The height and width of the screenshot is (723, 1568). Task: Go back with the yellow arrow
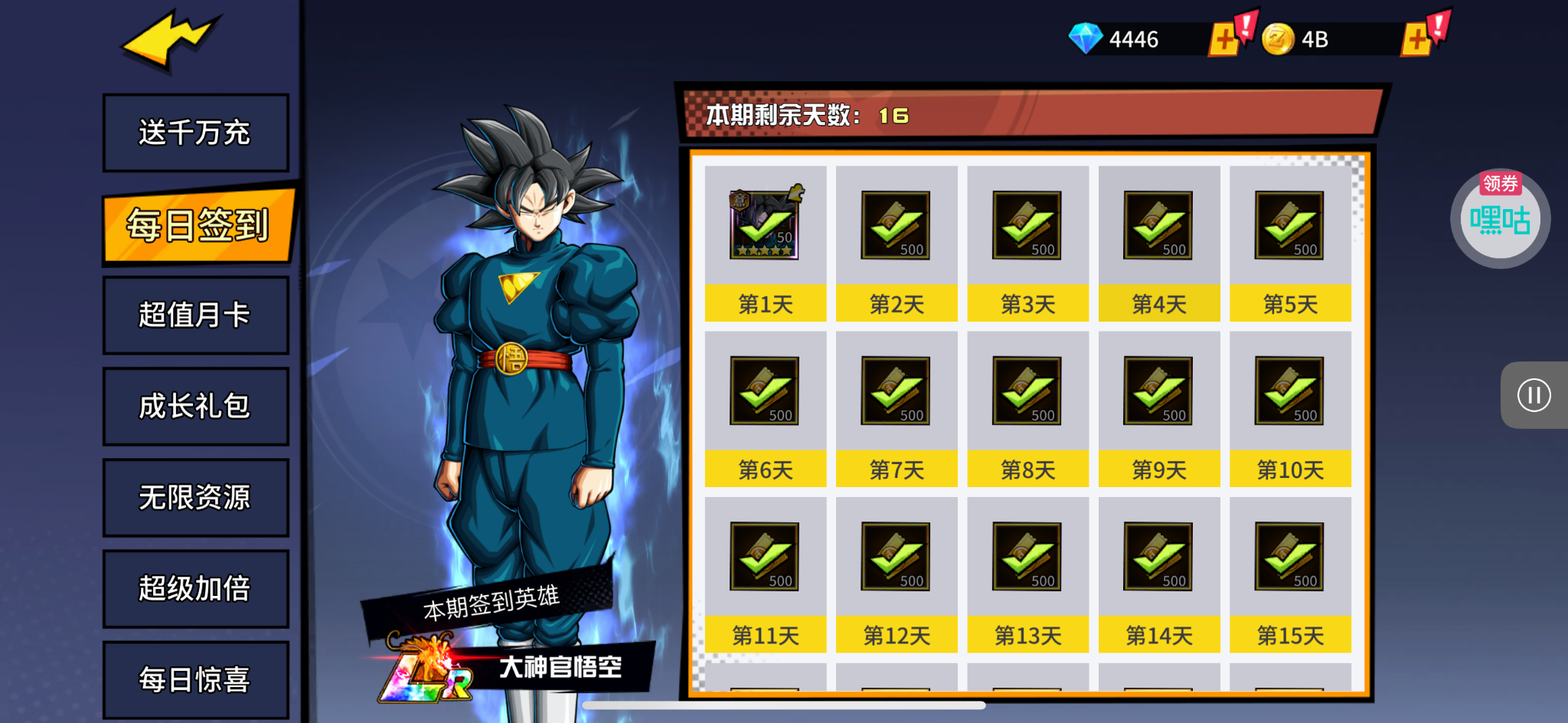tap(171, 42)
